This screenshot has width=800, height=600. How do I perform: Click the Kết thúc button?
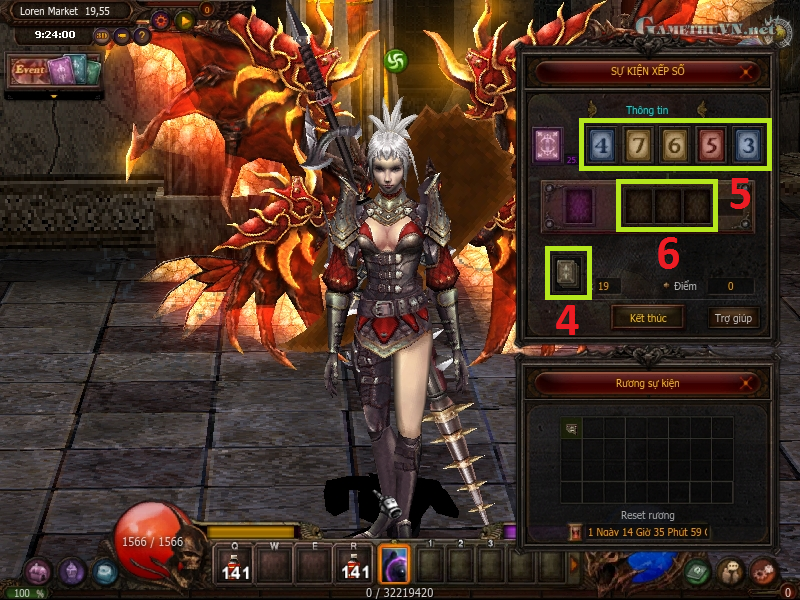(648, 319)
